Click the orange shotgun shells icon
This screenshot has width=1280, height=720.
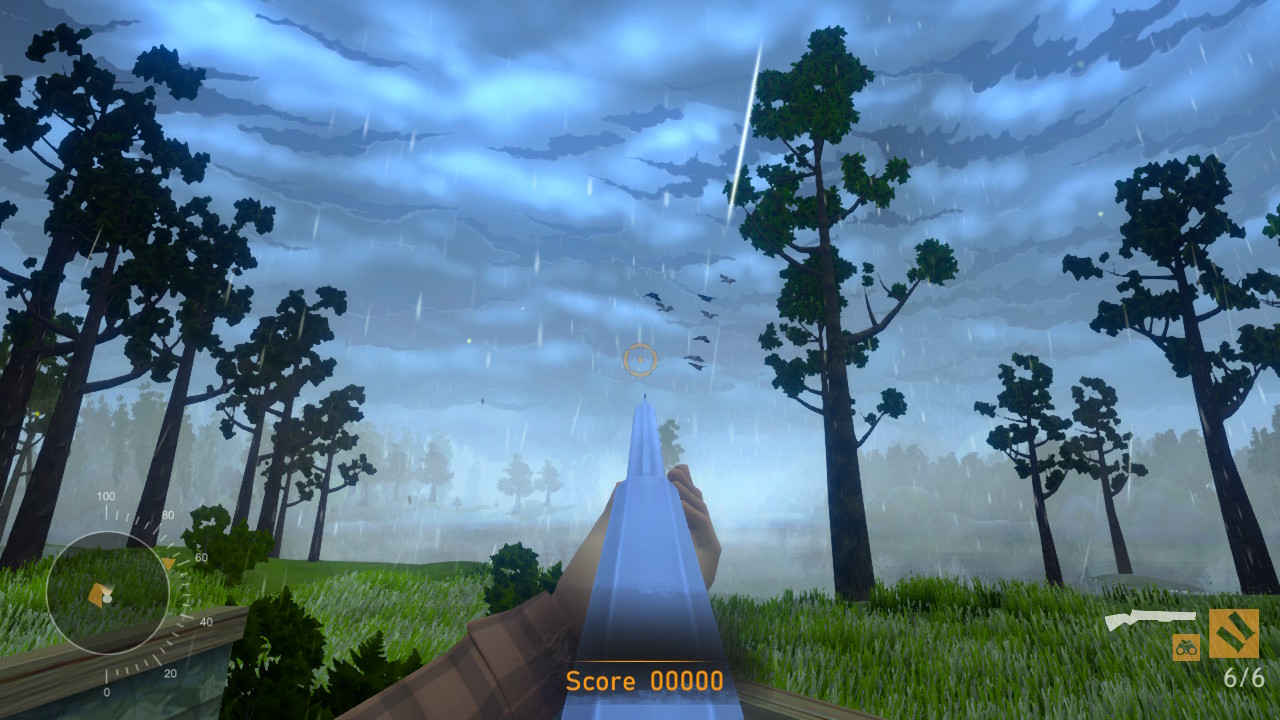point(1235,634)
